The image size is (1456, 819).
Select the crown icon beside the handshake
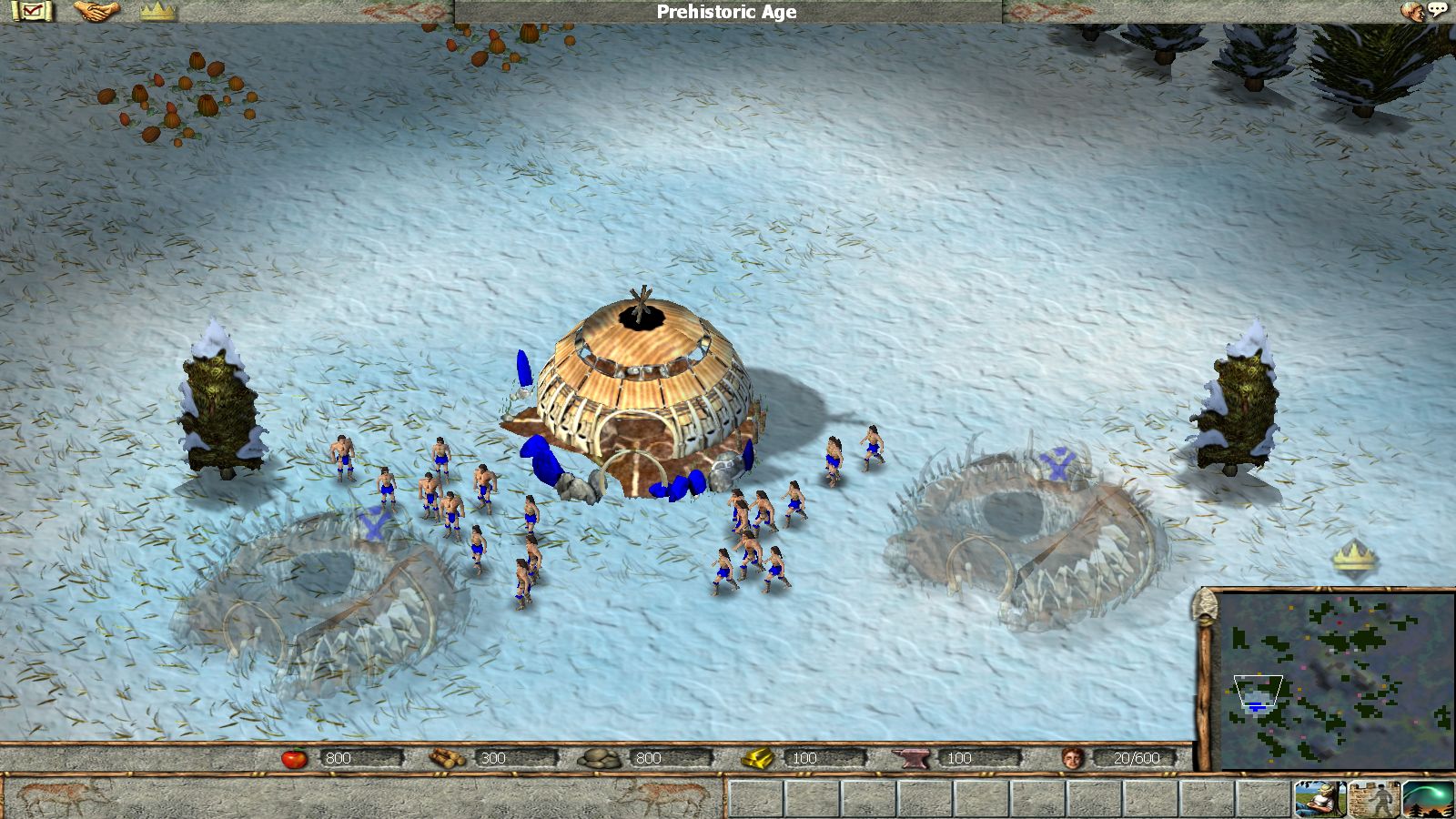[x=157, y=11]
